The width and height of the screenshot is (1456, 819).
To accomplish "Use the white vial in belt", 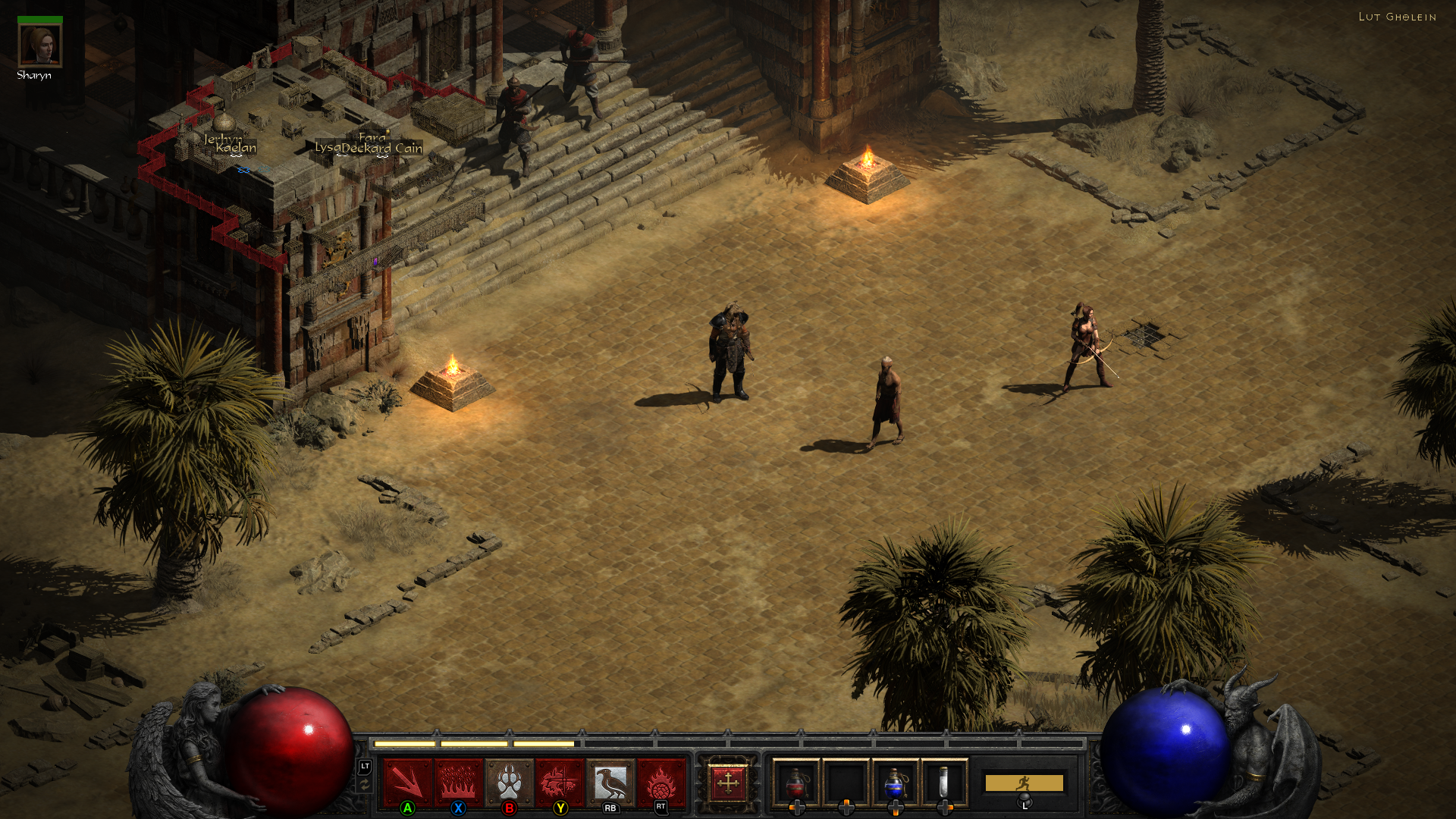I will click(x=944, y=783).
